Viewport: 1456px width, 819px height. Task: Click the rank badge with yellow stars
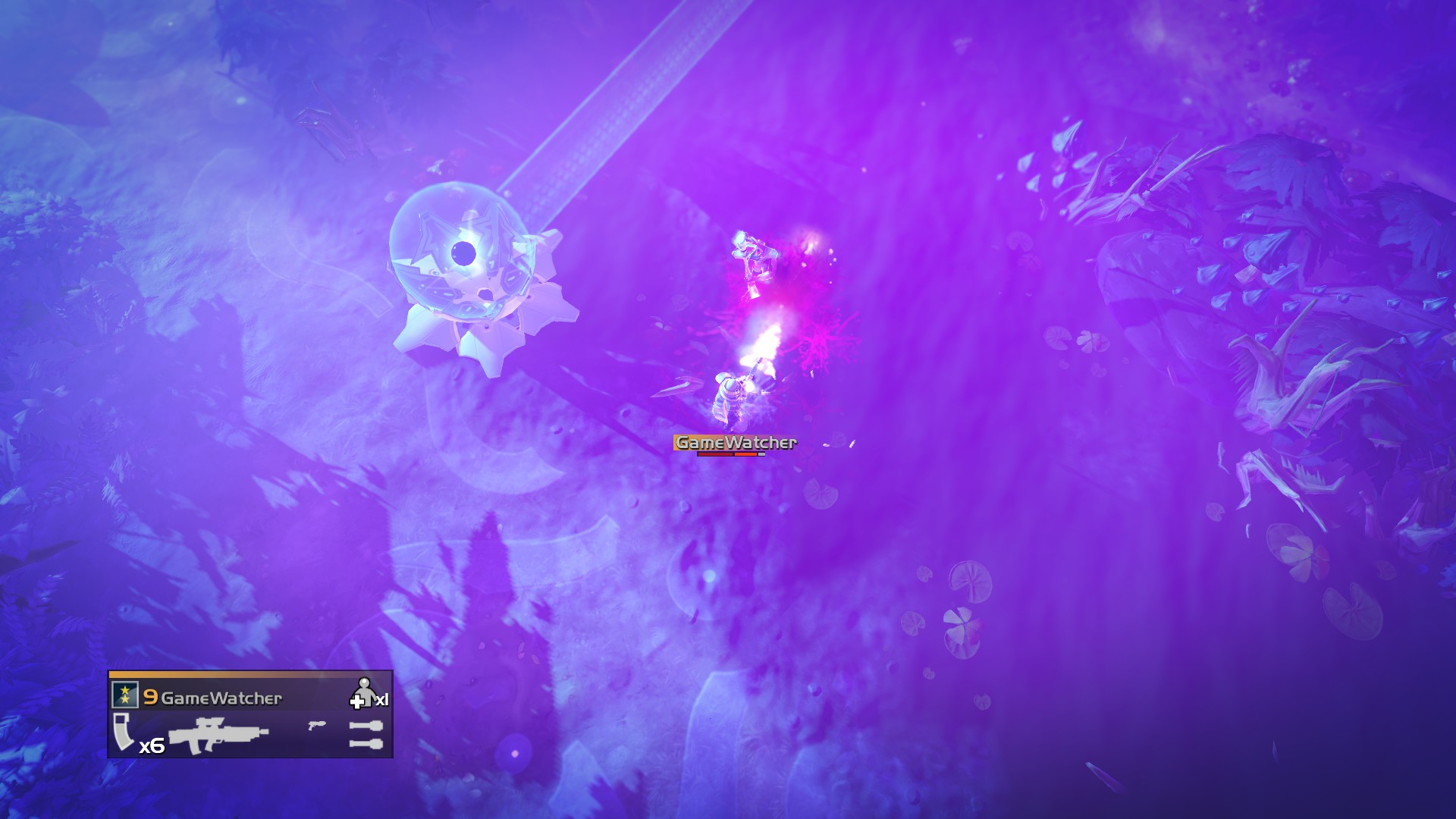(124, 694)
